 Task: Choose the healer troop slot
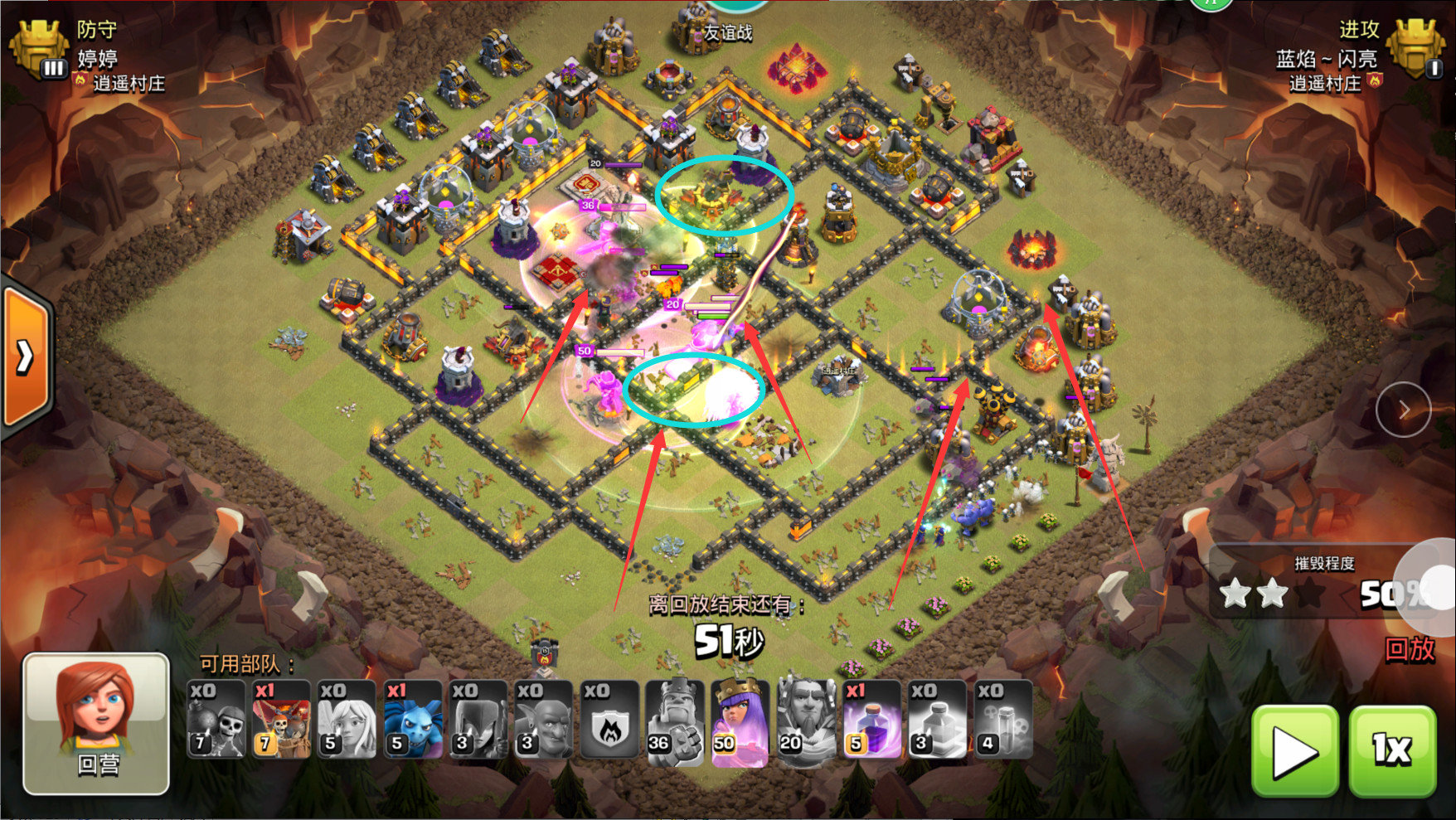click(347, 720)
